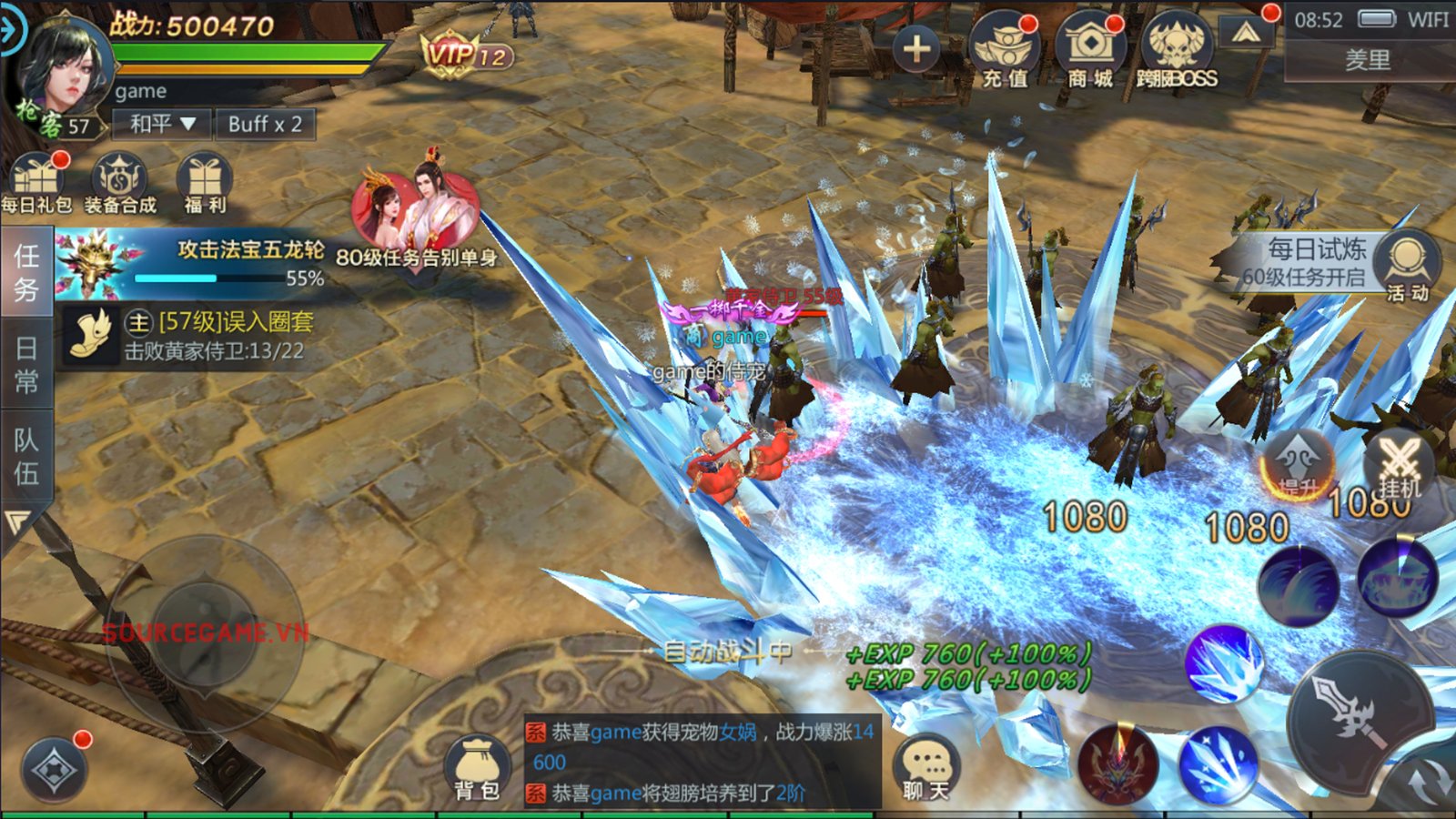The width and height of the screenshot is (1456, 819).
Task: Claim the 每日礼包 daily gift
Action: [36, 183]
